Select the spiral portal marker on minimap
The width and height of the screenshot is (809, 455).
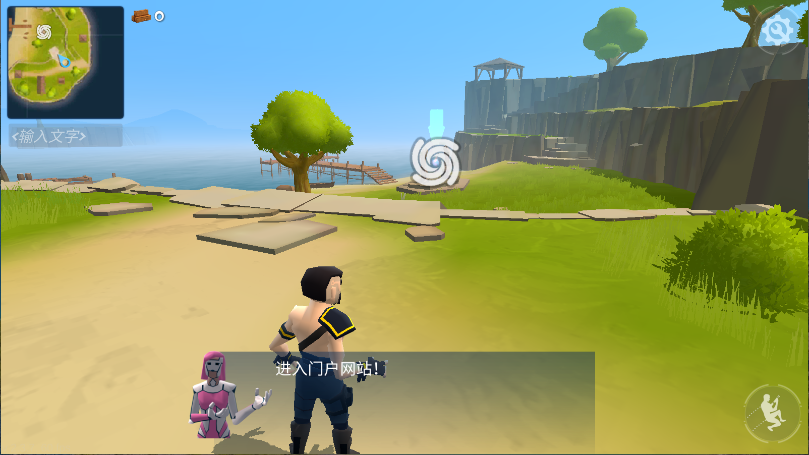[43, 32]
